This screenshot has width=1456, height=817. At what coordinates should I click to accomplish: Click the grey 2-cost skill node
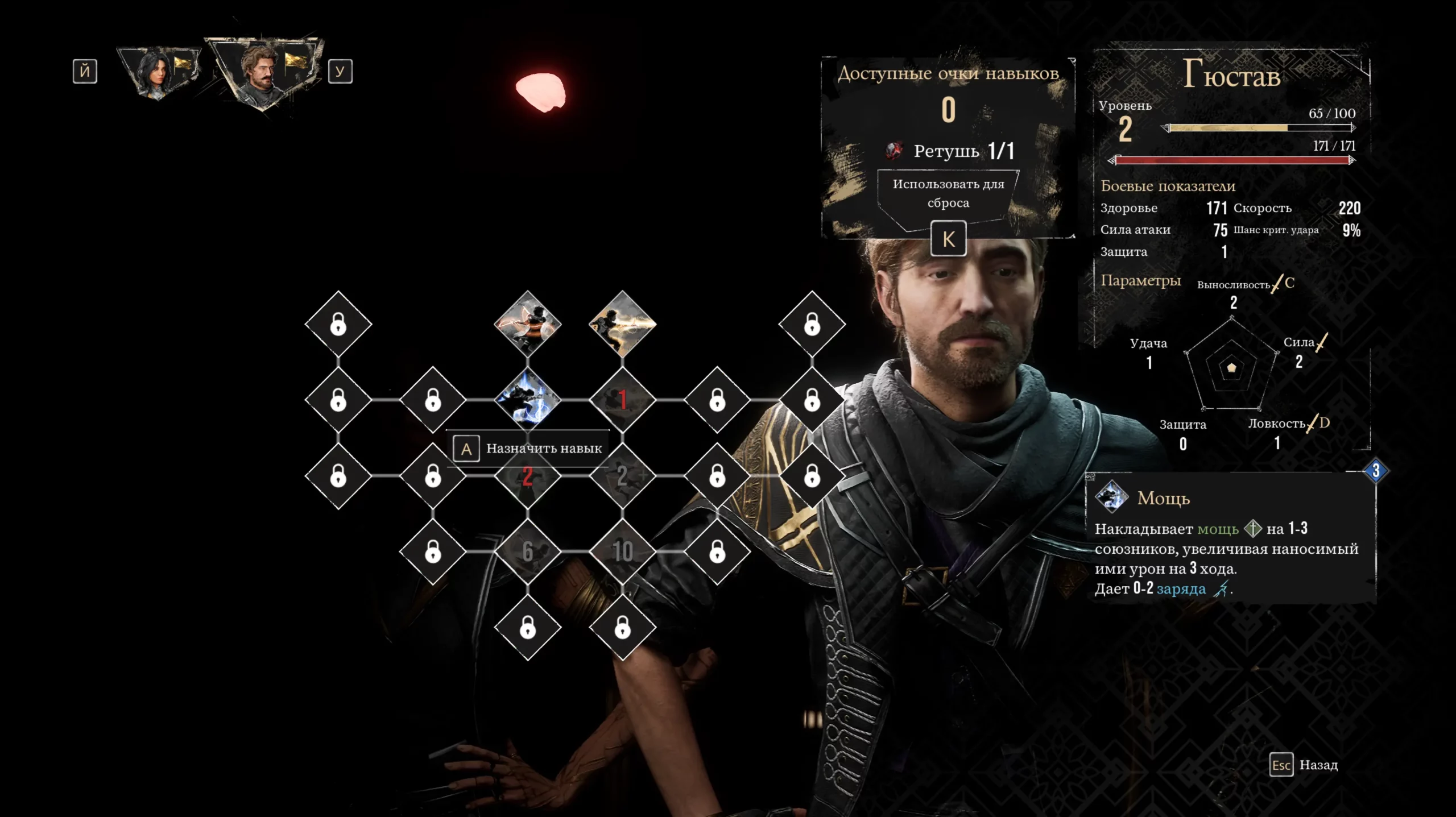point(623,476)
